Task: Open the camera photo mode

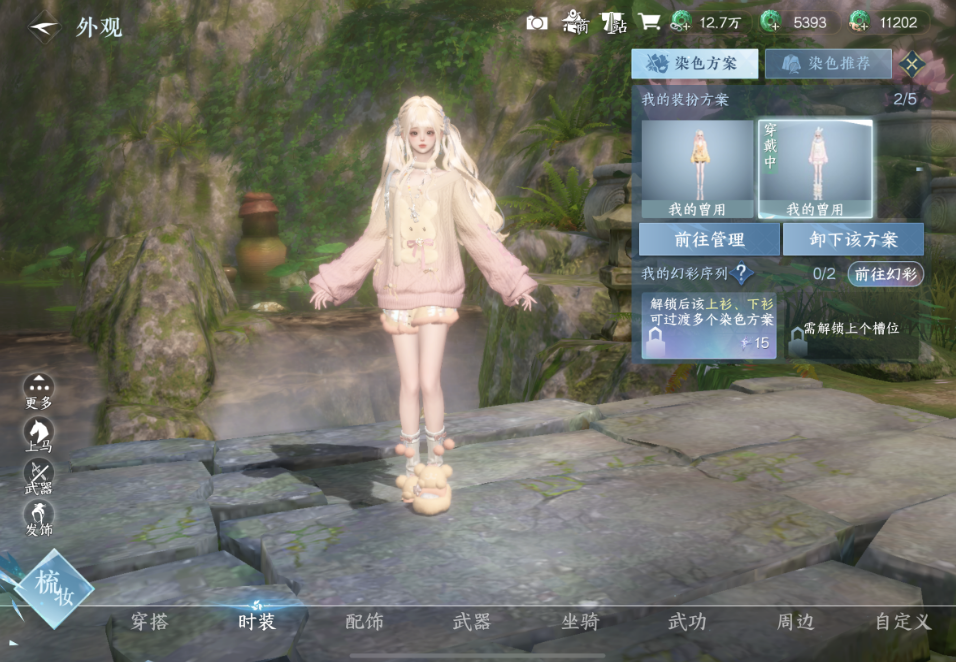Action: 537,22
